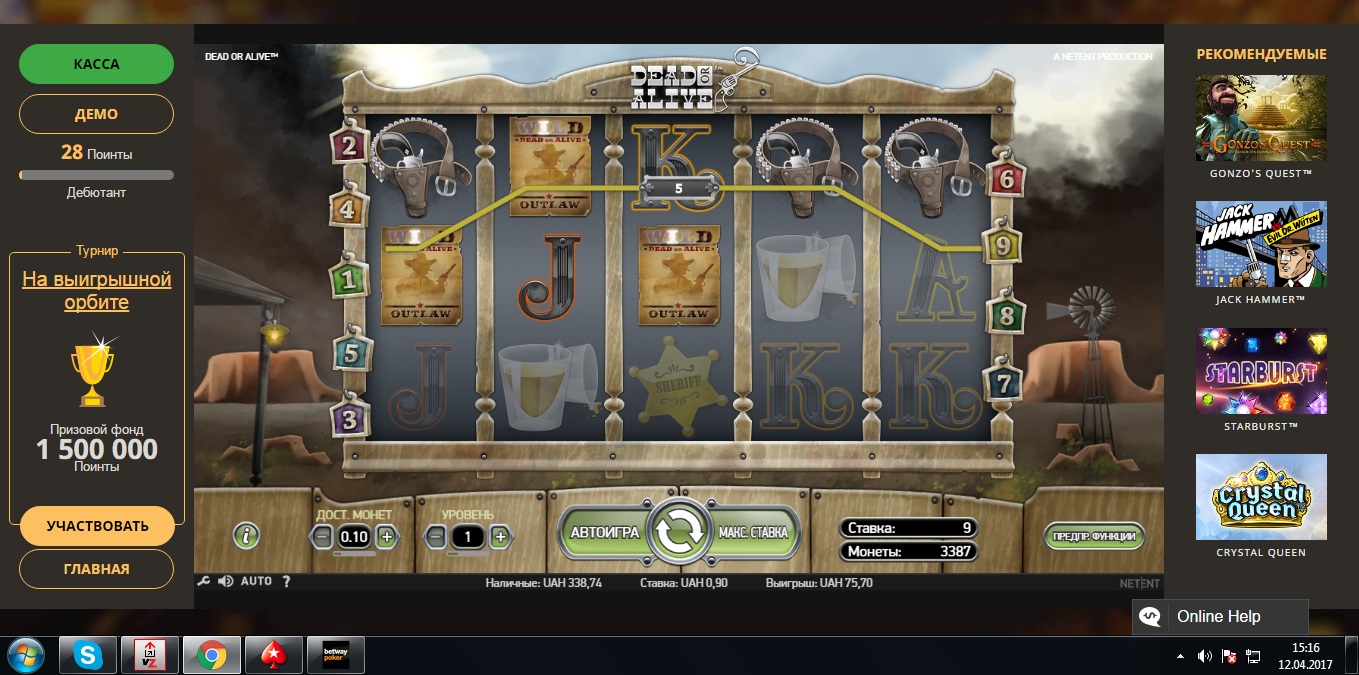Switch to ДЕМО mode

click(x=96, y=114)
